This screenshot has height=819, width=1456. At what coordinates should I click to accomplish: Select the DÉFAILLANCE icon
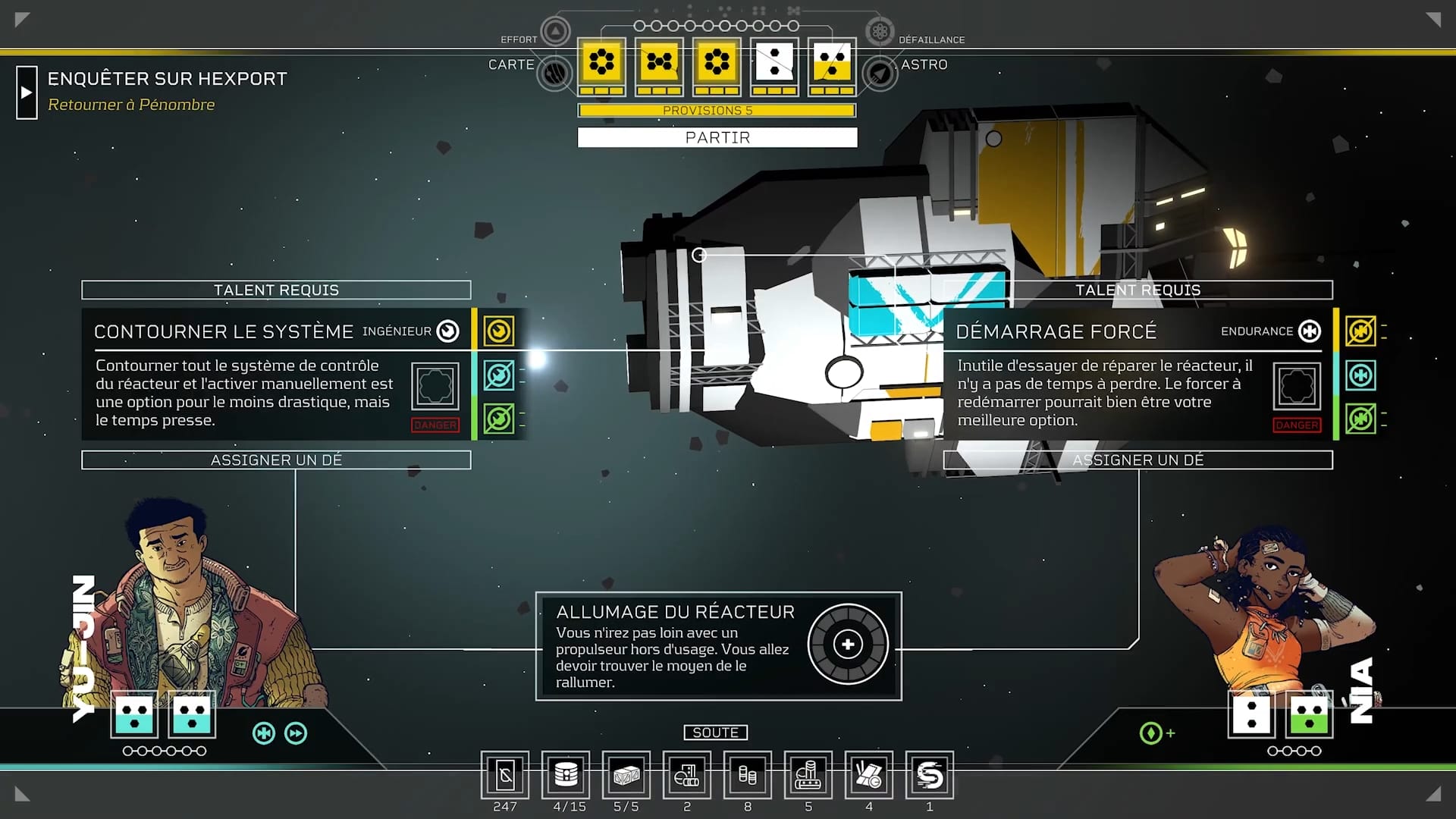(880, 31)
